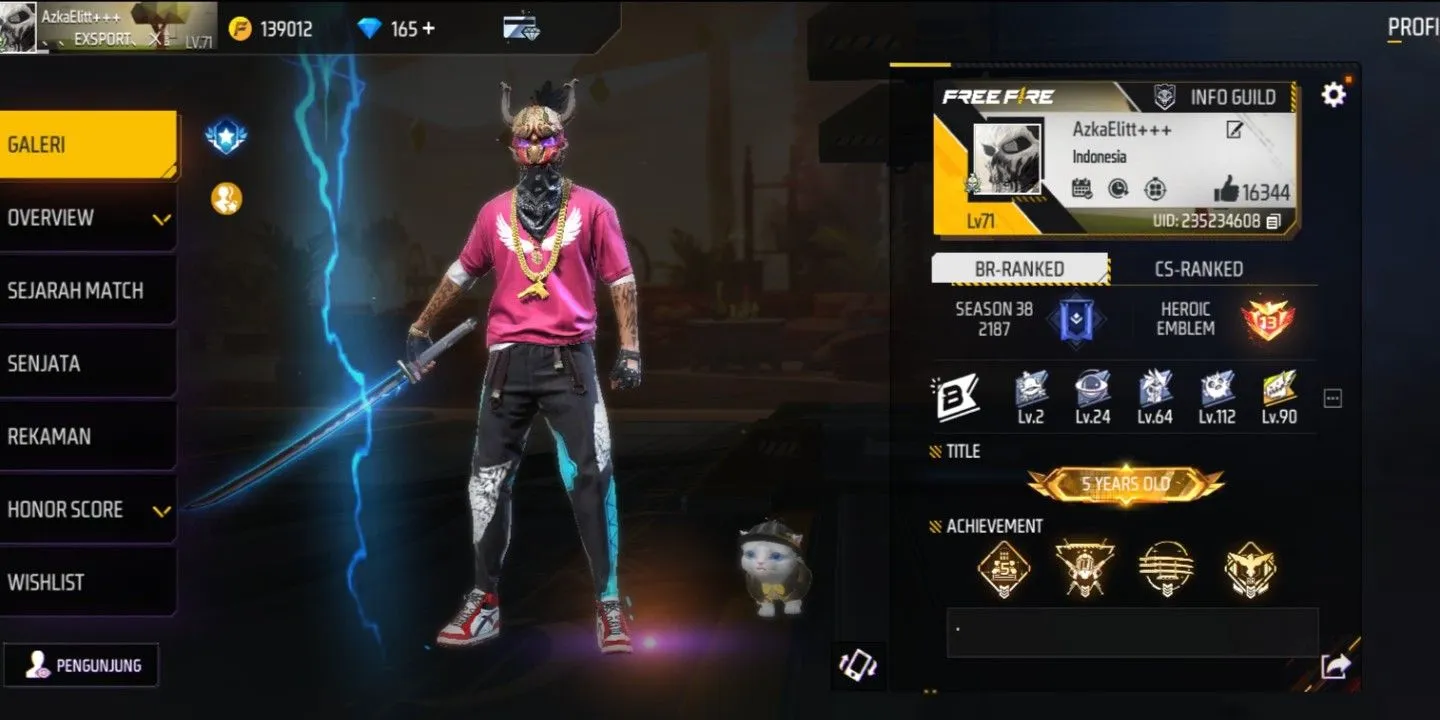Click the Pengunjung visitors button

click(82, 665)
